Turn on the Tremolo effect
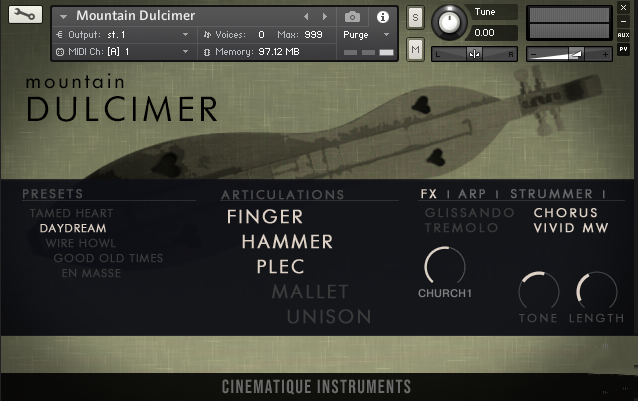The image size is (638, 401). tap(461, 228)
